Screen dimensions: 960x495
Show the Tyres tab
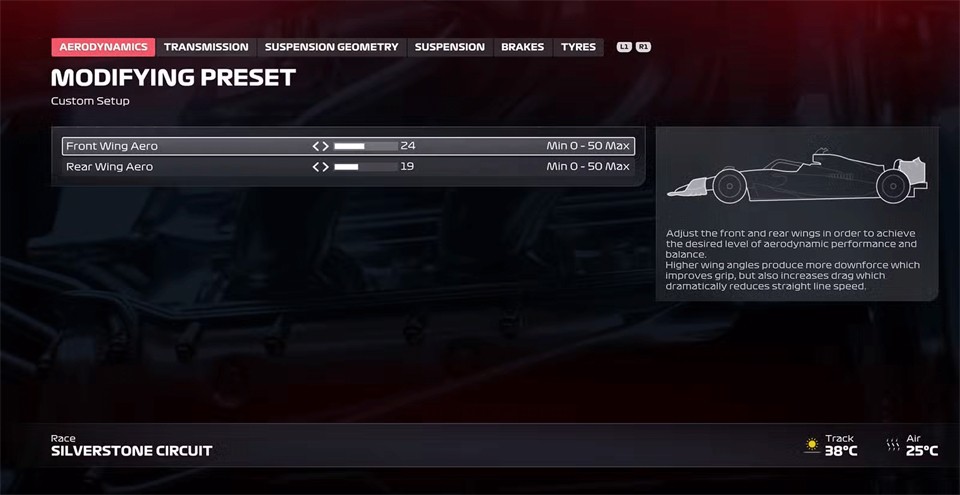click(578, 47)
